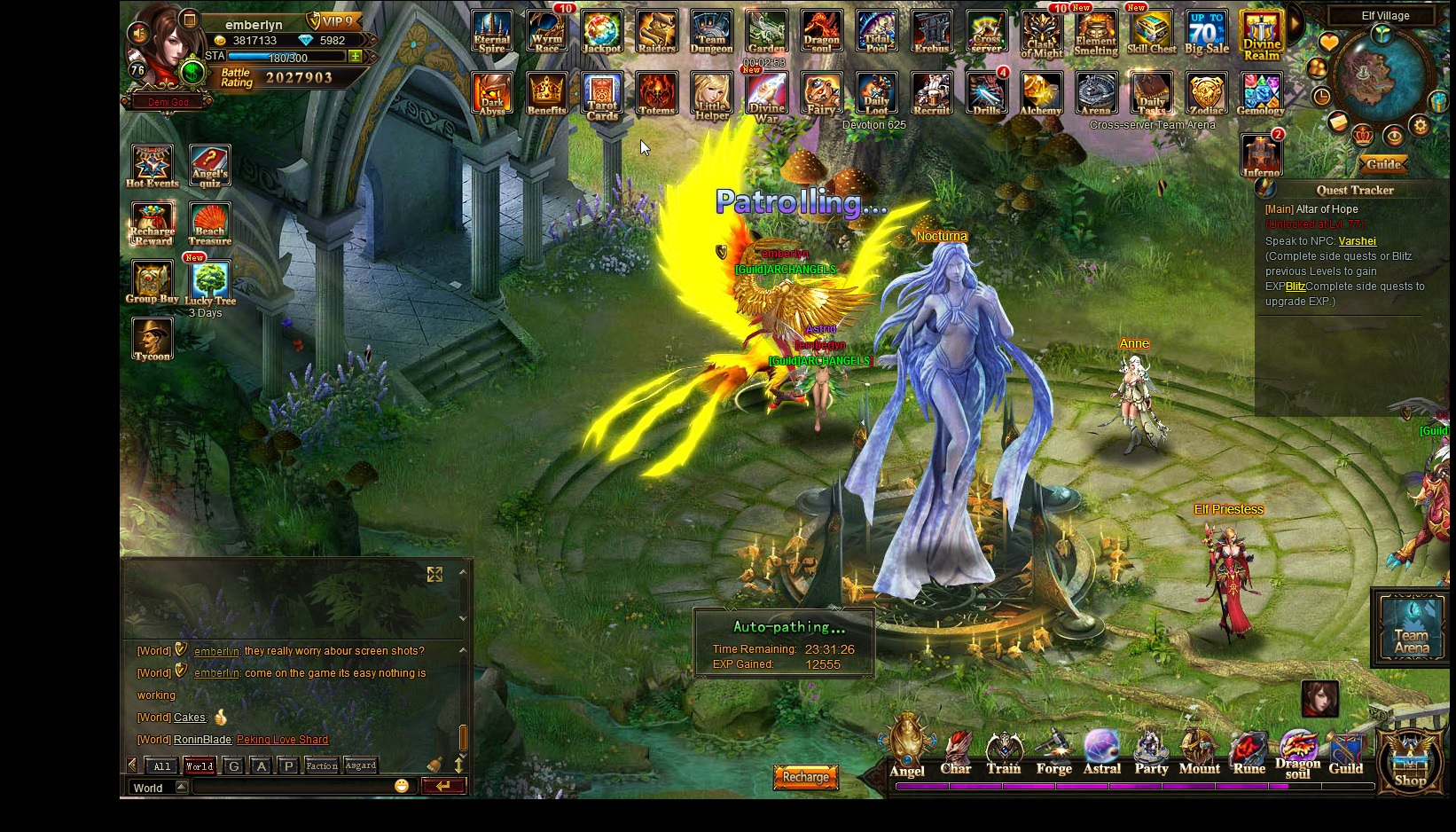This screenshot has height=832, width=1456.
Task: Open the Shop
Action: pos(1410,761)
